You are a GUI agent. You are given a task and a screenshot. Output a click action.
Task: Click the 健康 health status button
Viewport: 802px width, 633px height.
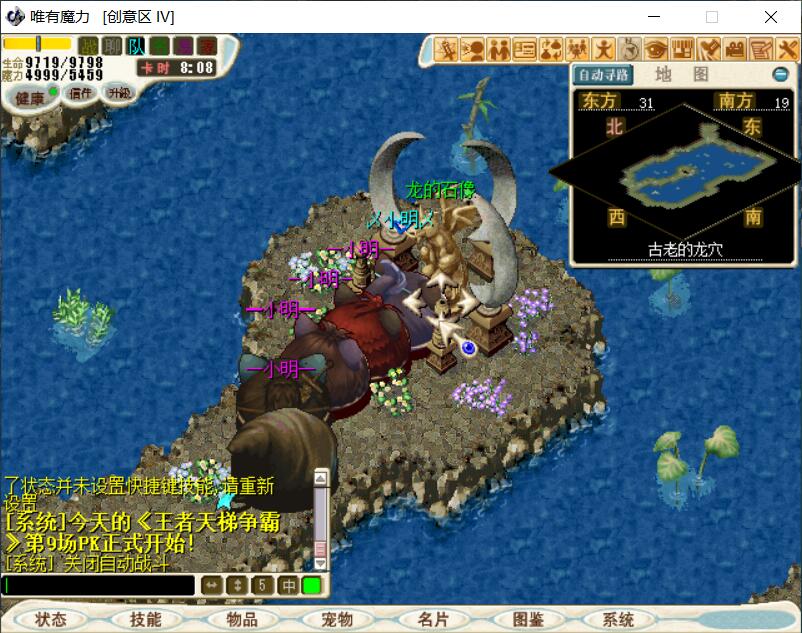[x=29, y=97]
